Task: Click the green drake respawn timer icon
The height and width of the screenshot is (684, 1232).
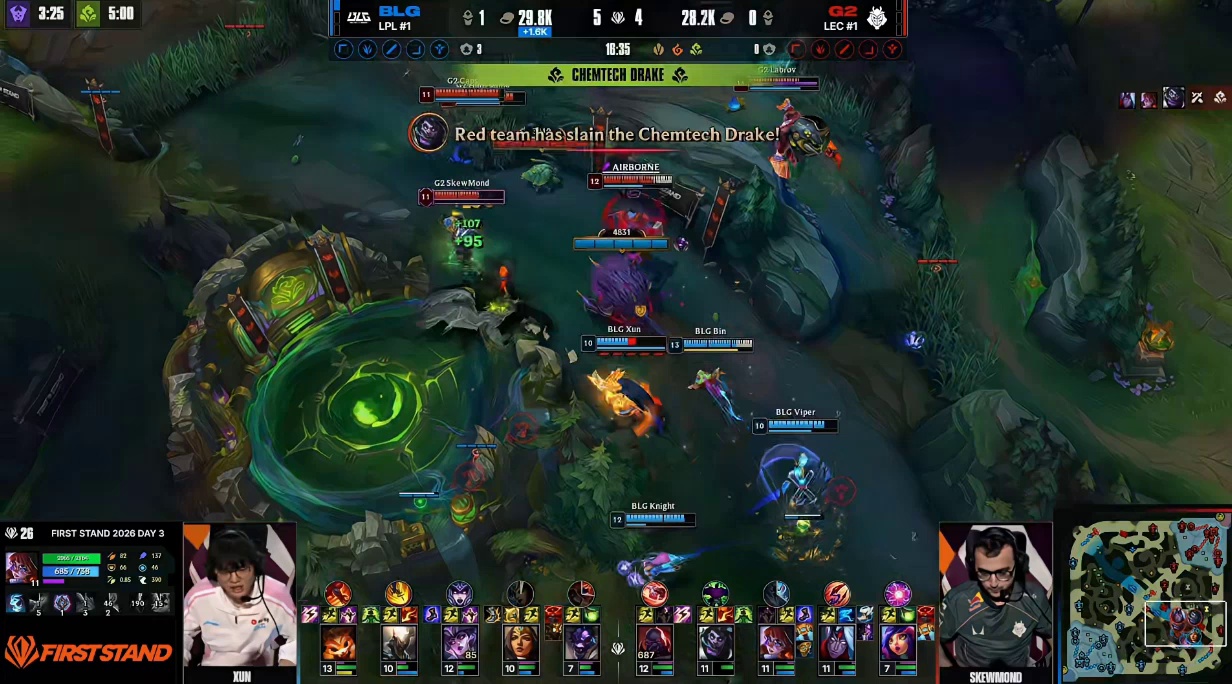Action: coord(89,14)
